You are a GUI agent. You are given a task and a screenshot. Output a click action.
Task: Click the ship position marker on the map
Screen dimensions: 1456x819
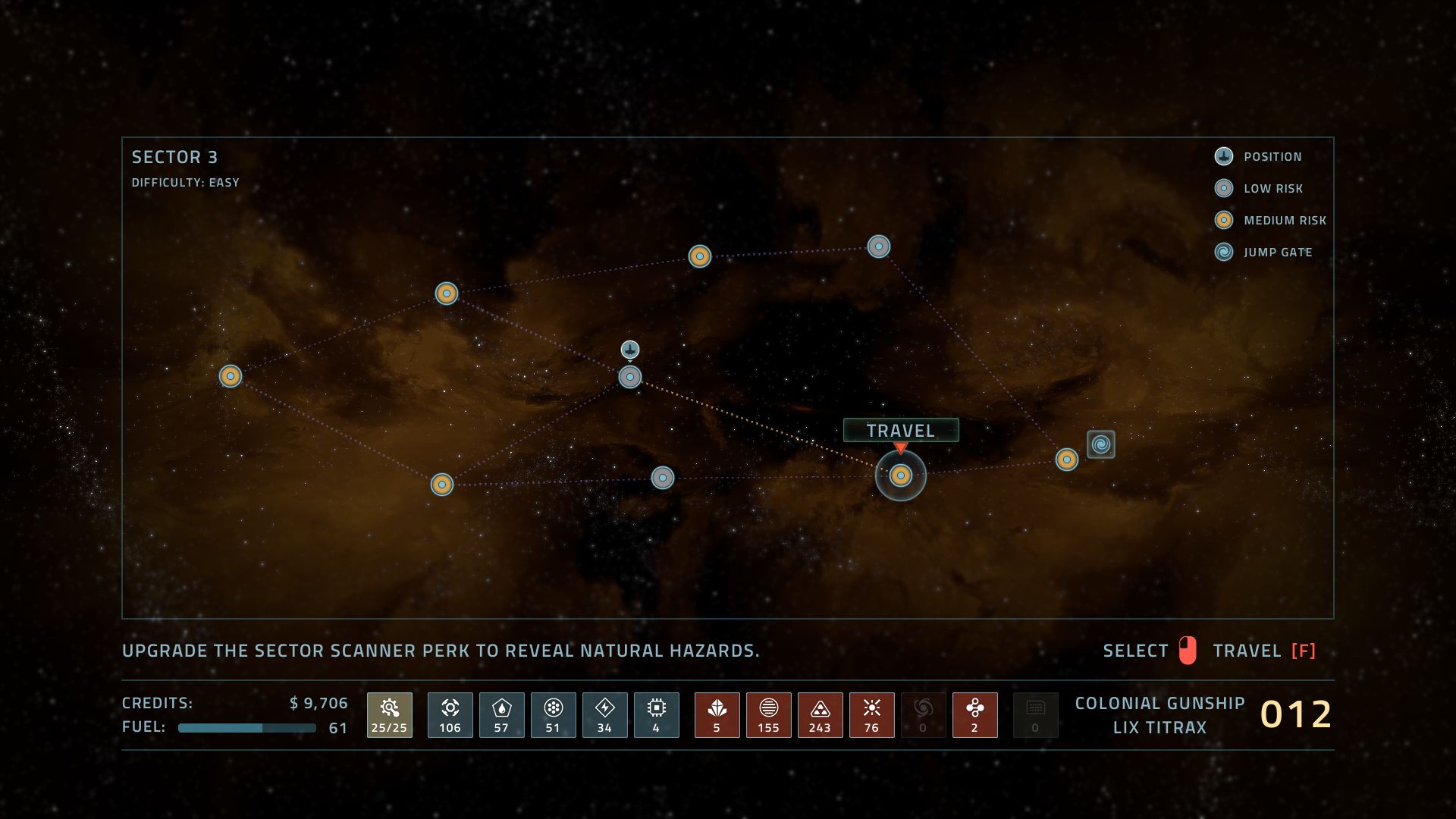[630, 350]
